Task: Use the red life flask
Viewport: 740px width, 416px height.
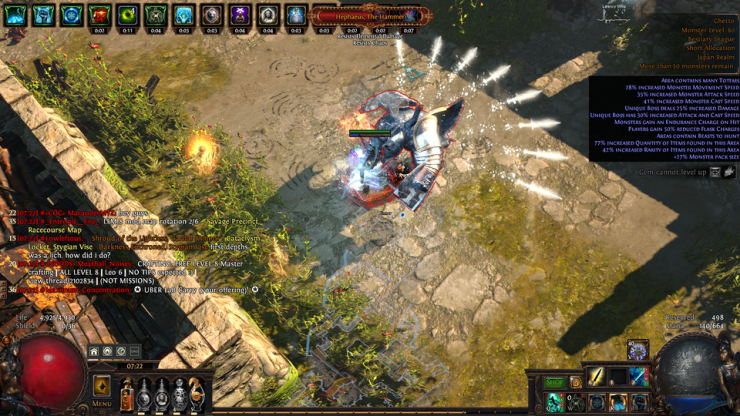Action: pyautogui.click(x=128, y=394)
